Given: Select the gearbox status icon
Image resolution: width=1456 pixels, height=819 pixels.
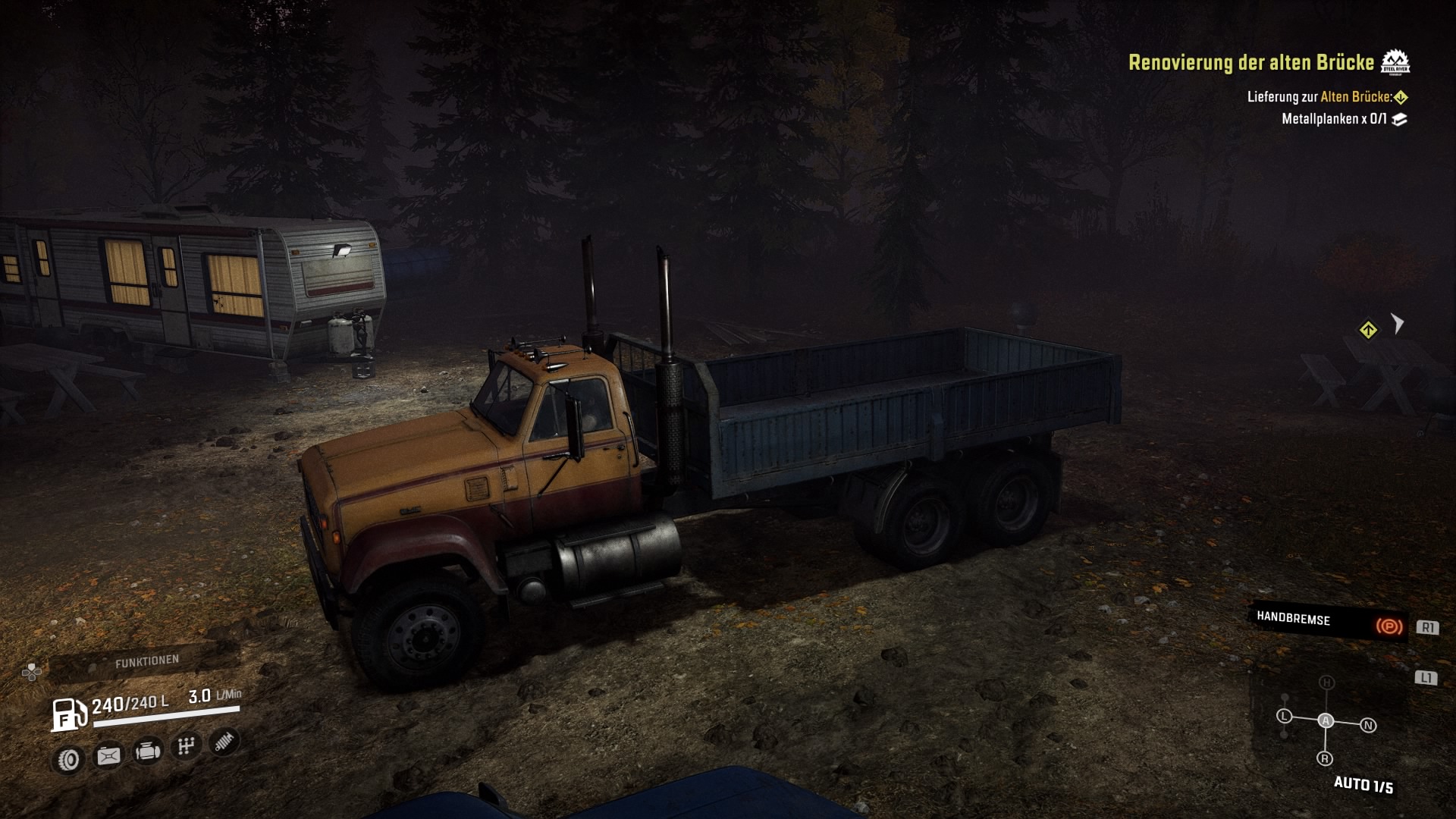Looking at the screenshot, I should 186,746.
